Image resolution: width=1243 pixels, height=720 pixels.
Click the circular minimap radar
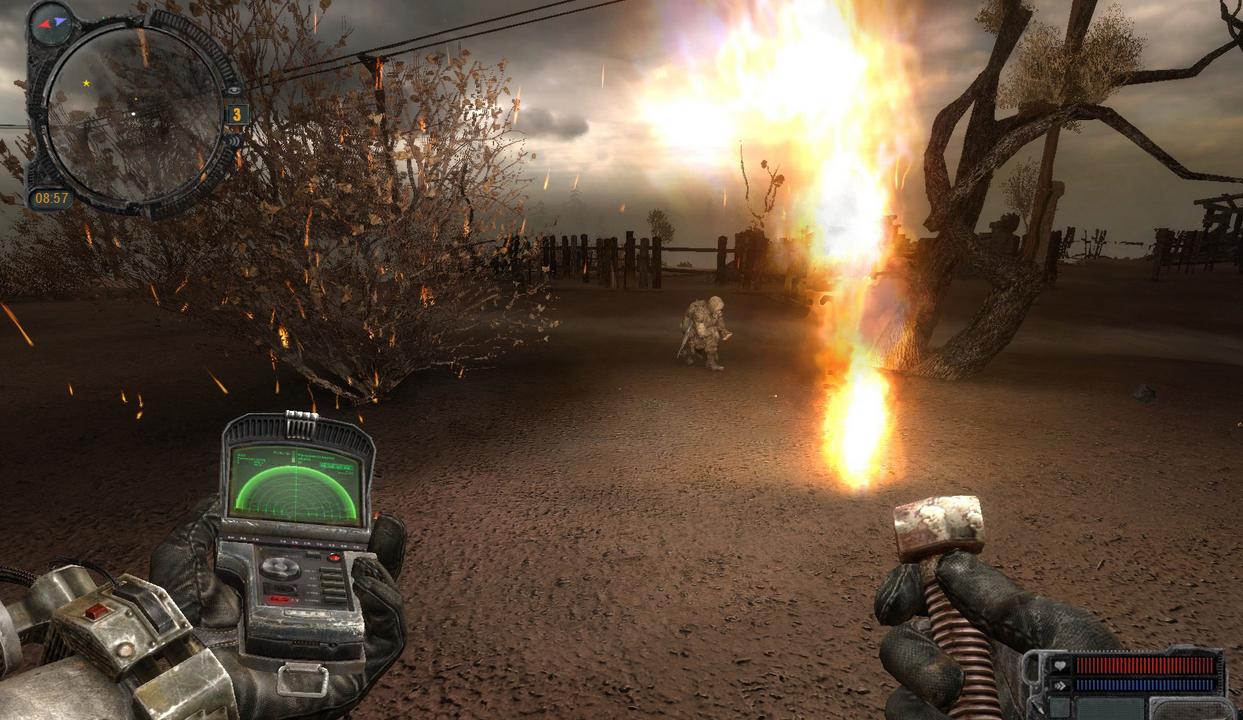133,112
